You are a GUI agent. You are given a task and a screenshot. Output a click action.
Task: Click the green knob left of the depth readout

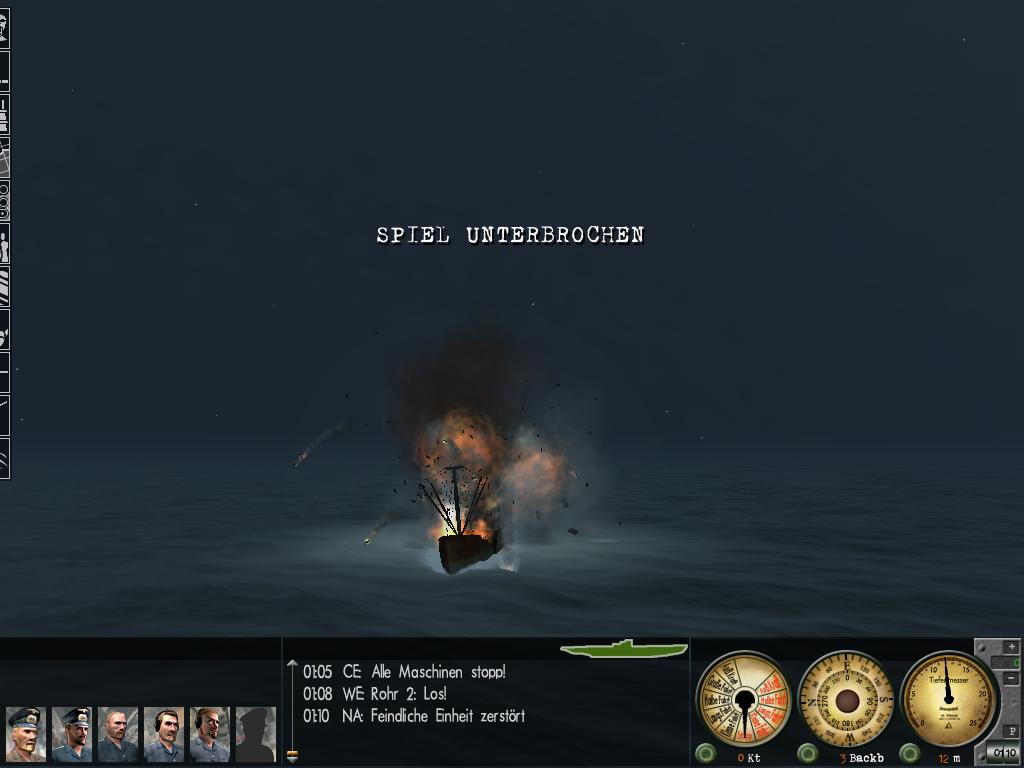(x=910, y=753)
